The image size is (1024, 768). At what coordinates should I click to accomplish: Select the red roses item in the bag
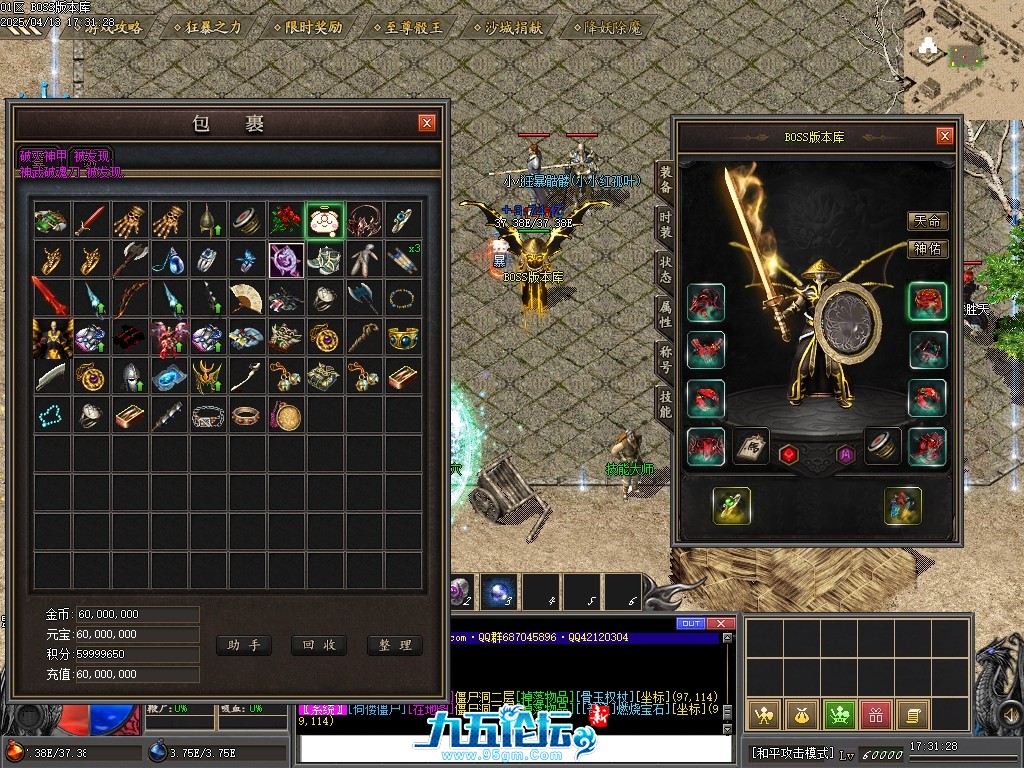pyautogui.click(x=285, y=221)
